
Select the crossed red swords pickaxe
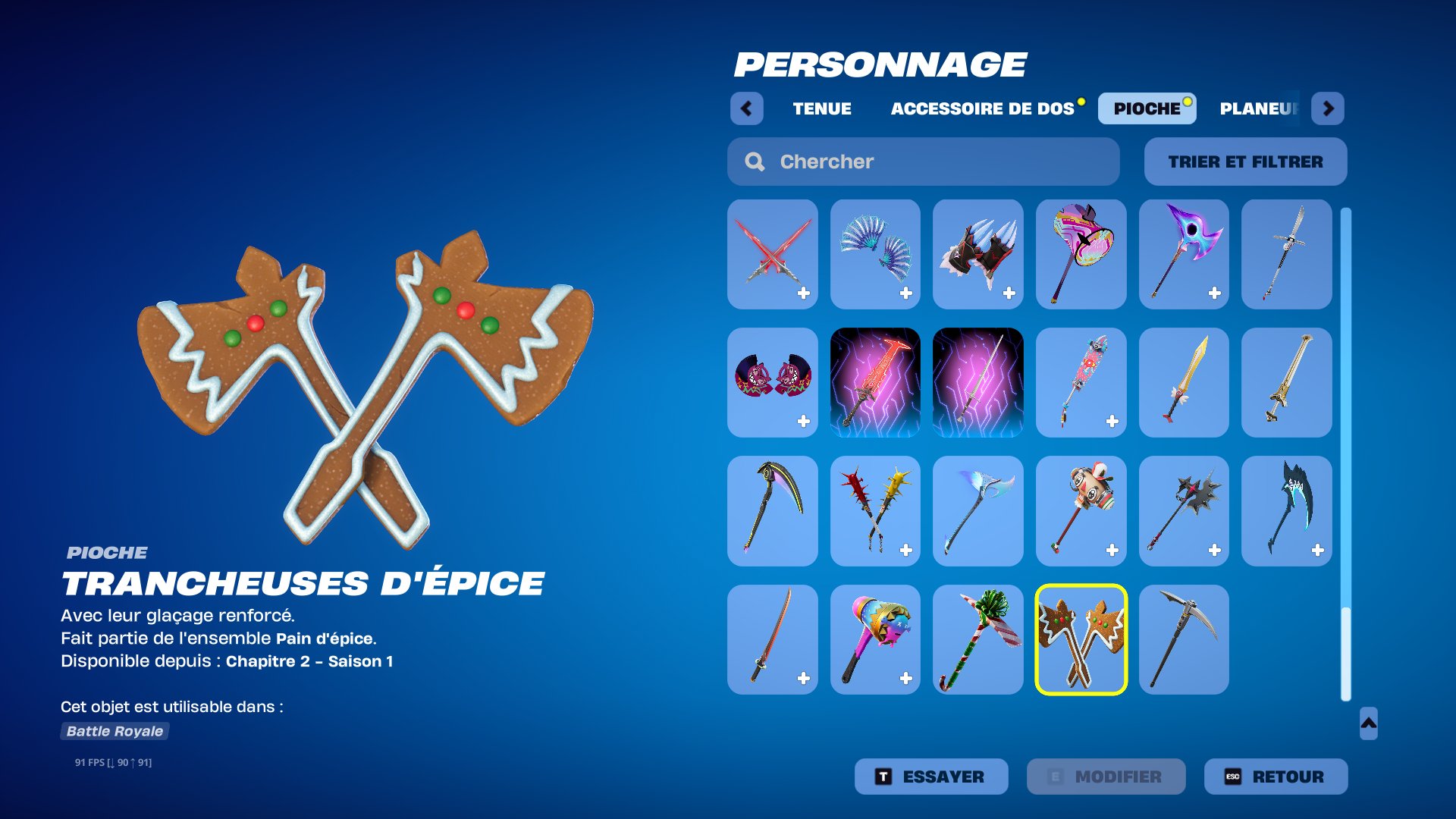772,254
